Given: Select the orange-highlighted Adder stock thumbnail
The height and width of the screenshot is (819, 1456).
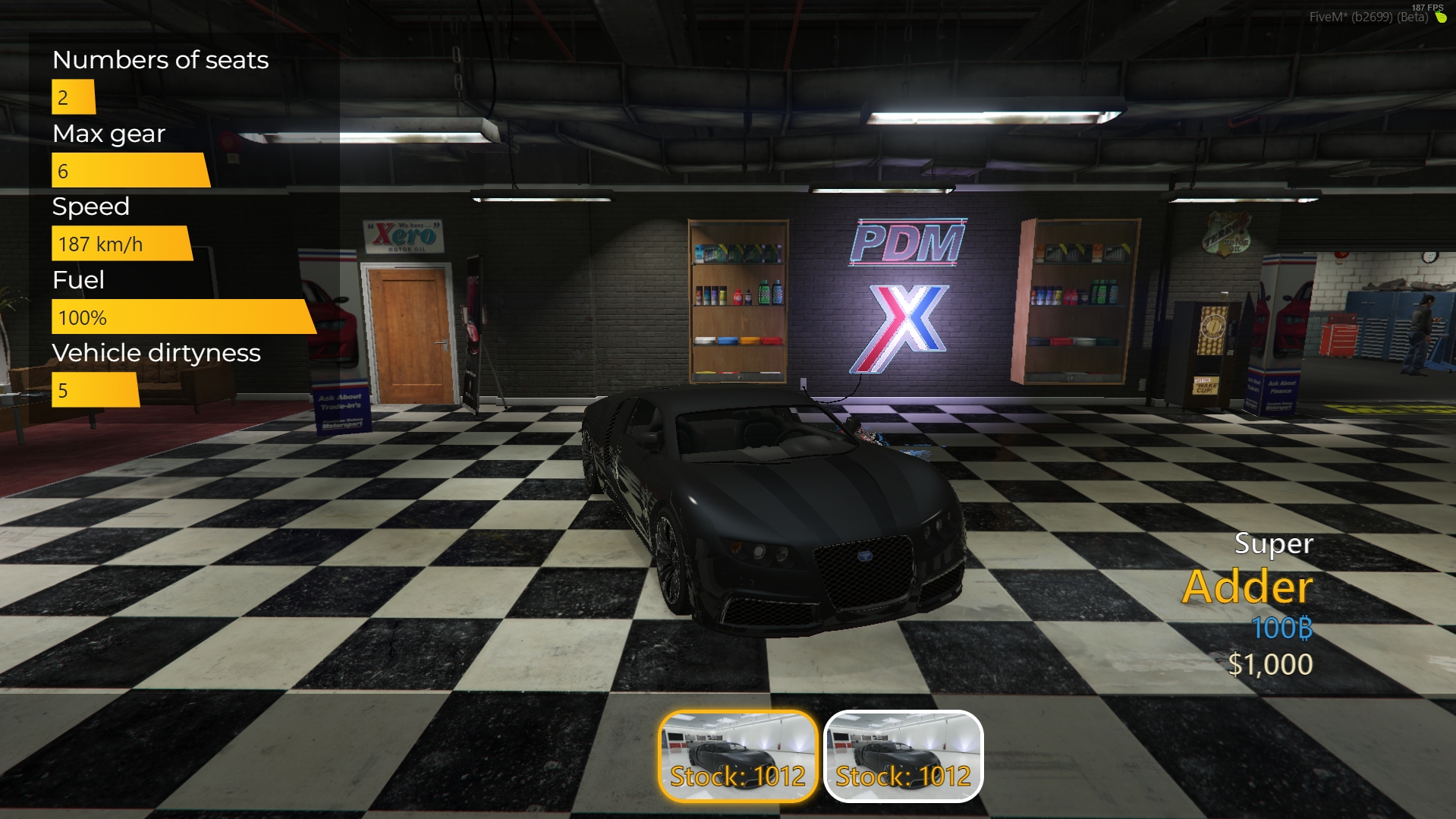Looking at the screenshot, I should pos(737,756).
